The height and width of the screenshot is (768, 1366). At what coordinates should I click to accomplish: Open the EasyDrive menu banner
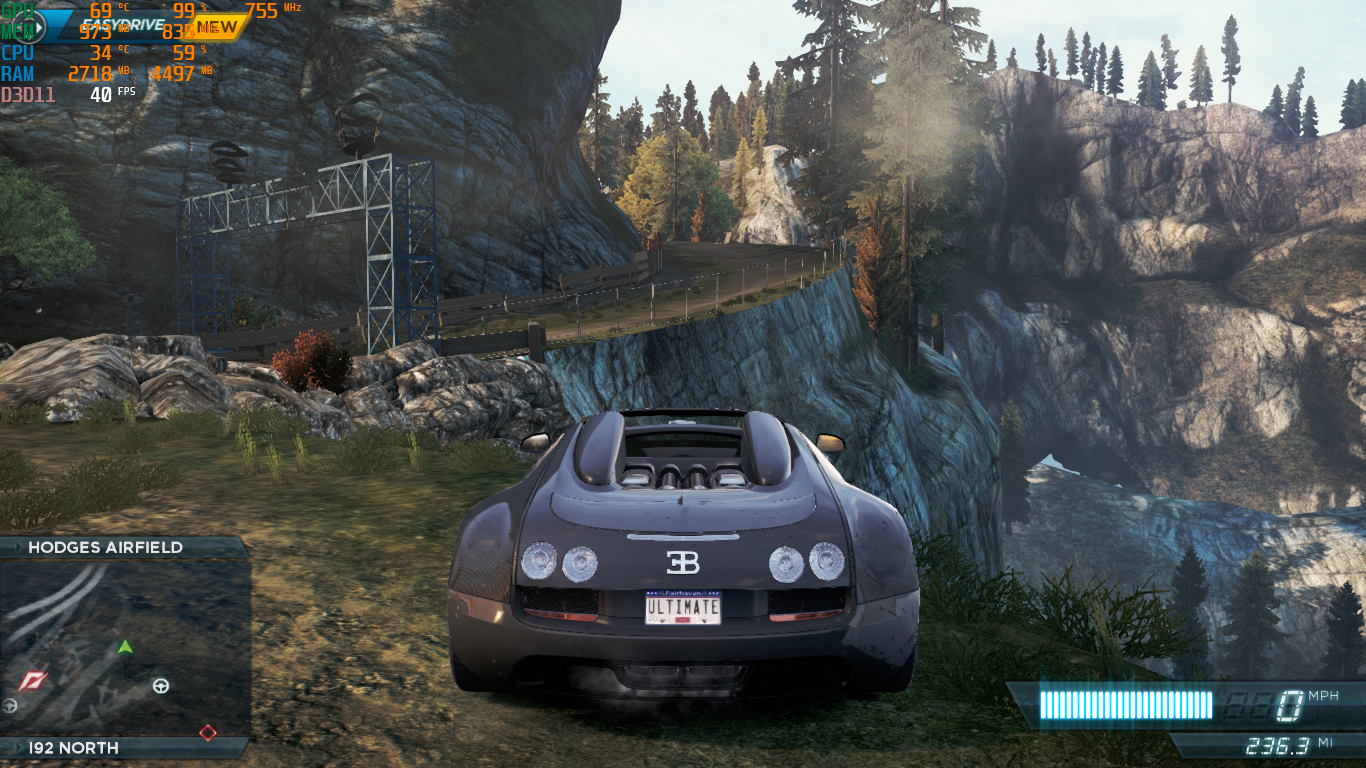click(125, 27)
